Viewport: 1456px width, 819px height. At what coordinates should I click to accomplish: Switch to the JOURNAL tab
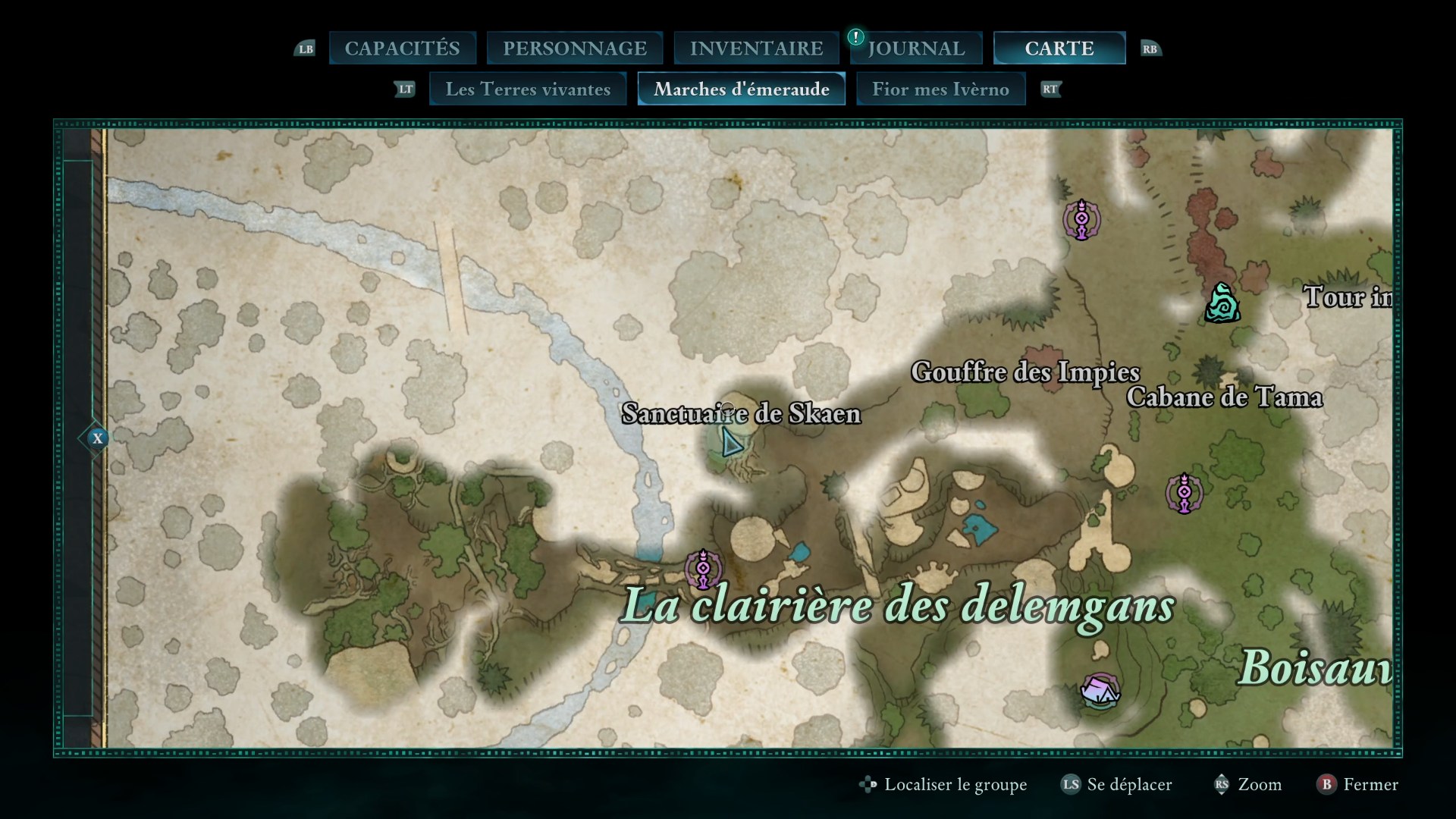click(918, 47)
